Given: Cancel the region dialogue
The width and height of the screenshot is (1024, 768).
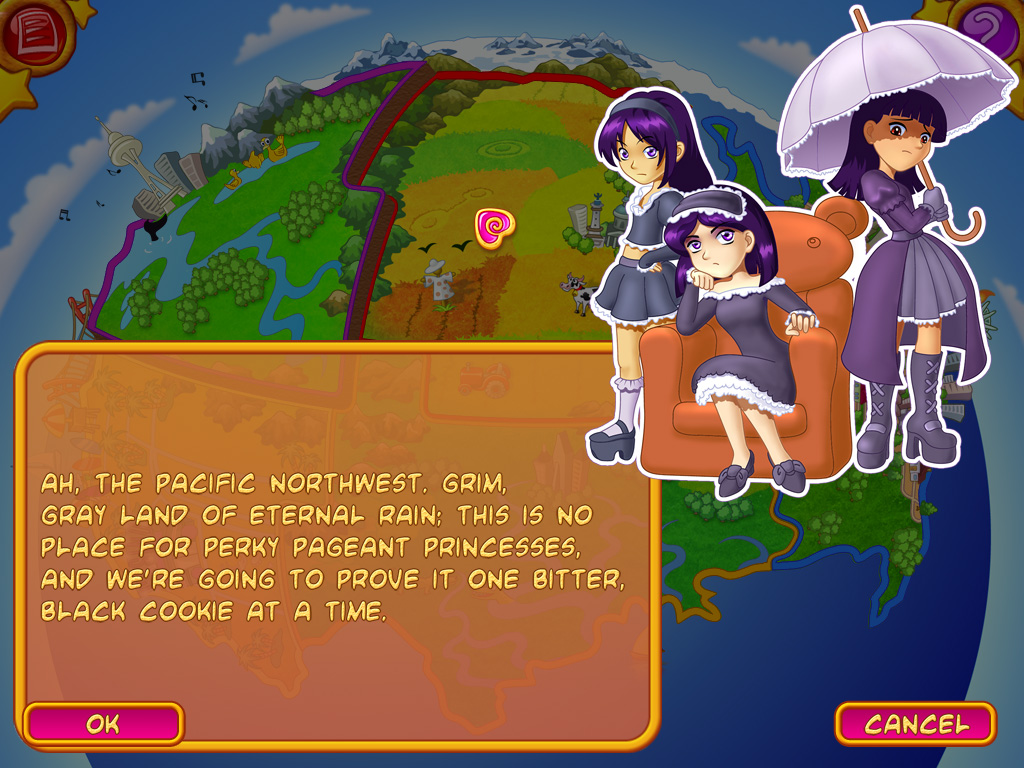Looking at the screenshot, I should 915,723.
